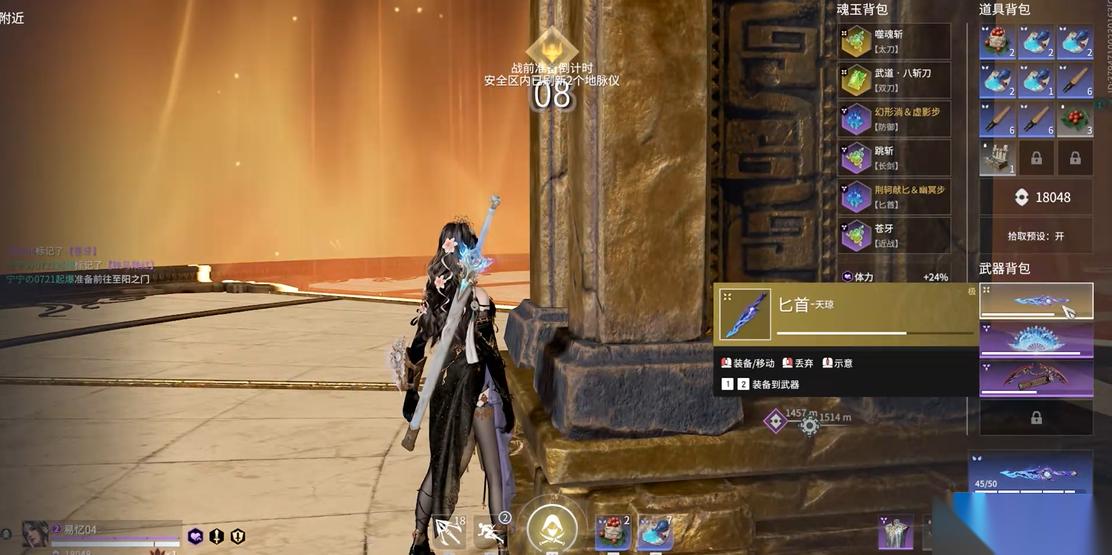Viewport: 1112px width, 555px height.
Task: Select the 噬魂斩 soul jade
Action: (x=894, y=41)
